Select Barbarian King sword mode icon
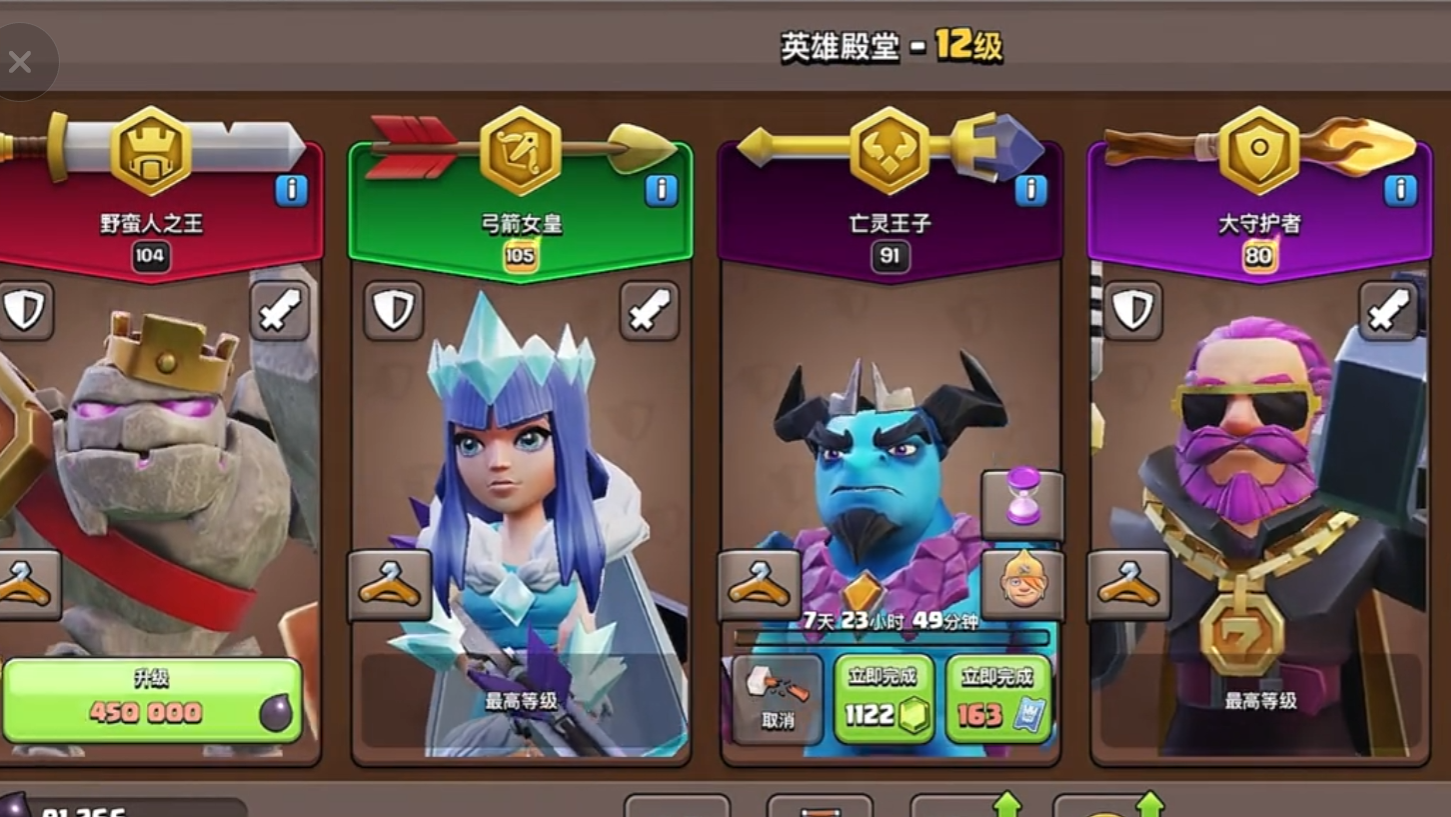The image size is (1451, 817). coord(279,311)
